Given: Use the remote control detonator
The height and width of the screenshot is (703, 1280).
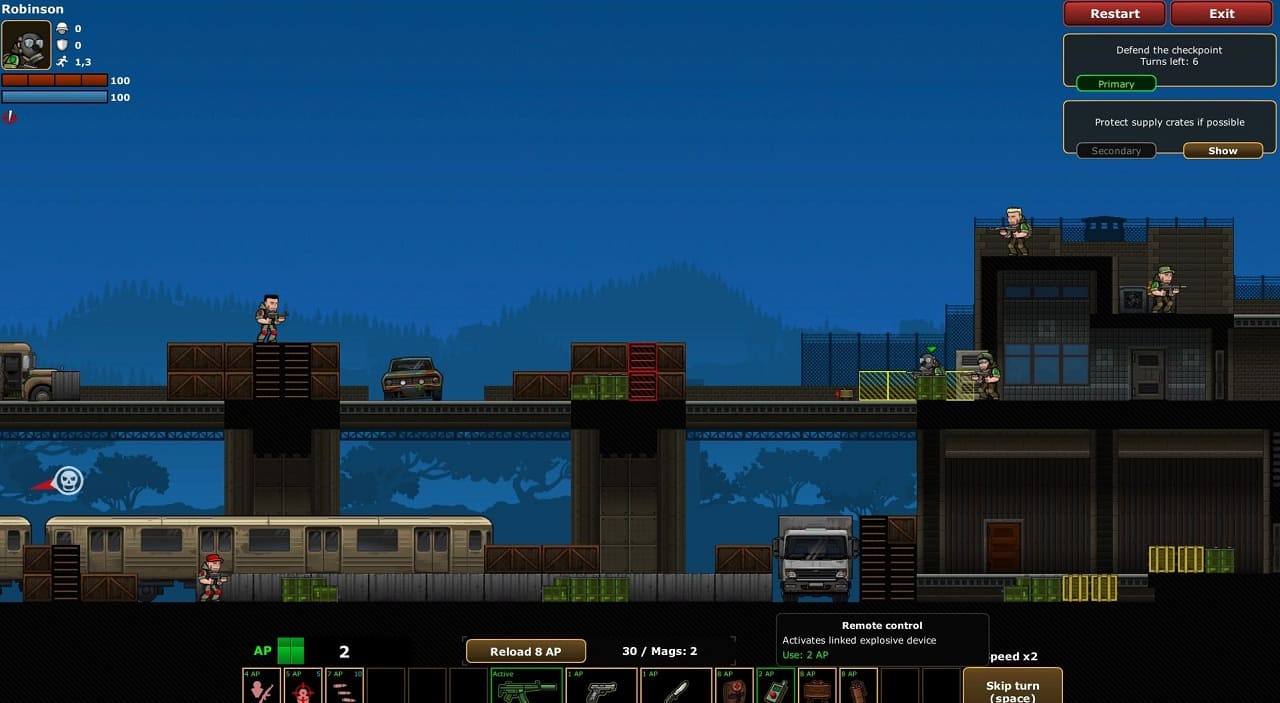Looking at the screenshot, I should tap(775, 687).
